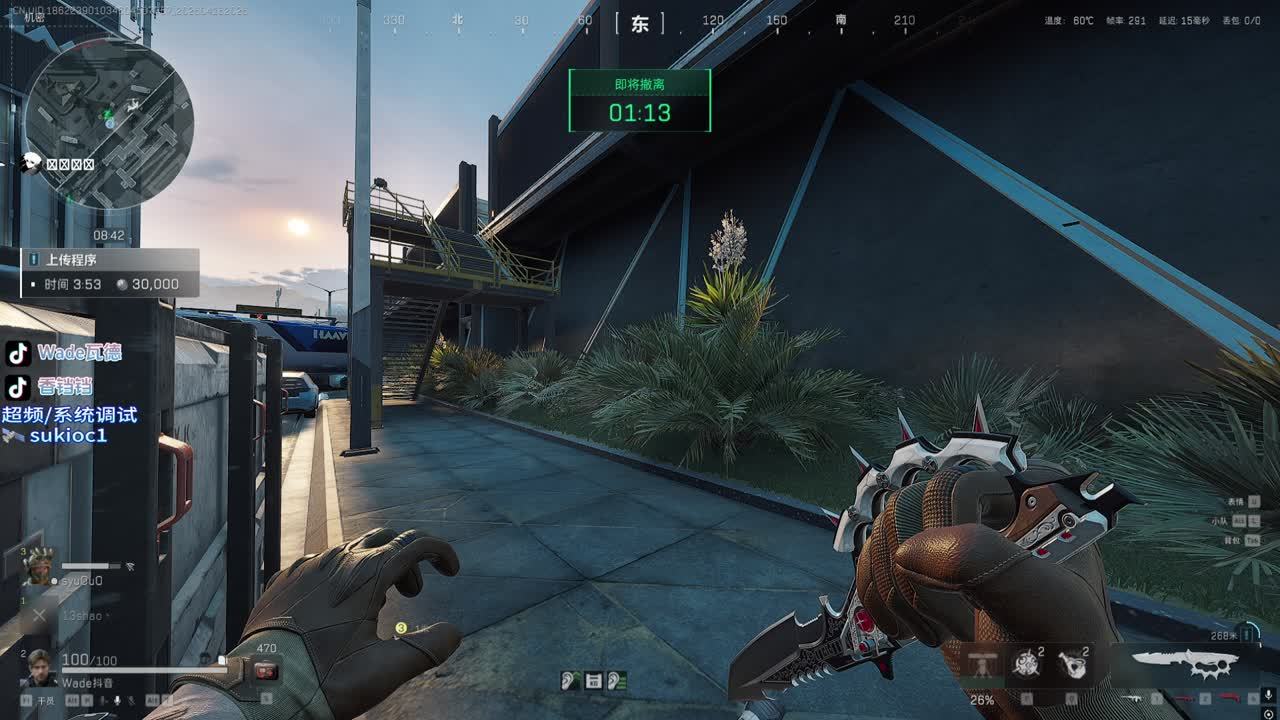Click the microphone icon at the right edge
This screenshot has width=1280, height=720.
tap(1268, 694)
